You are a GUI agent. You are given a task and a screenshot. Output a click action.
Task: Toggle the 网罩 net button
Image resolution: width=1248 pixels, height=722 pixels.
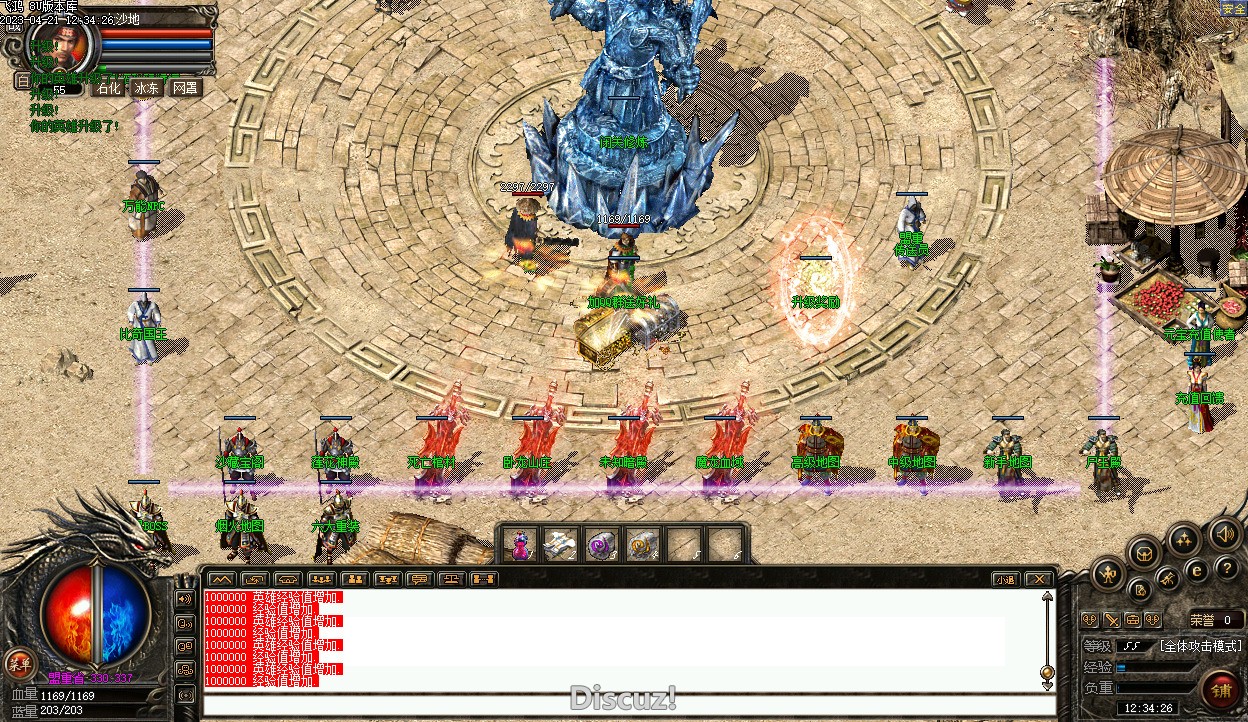pyautogui.click(x=185, y=88)
